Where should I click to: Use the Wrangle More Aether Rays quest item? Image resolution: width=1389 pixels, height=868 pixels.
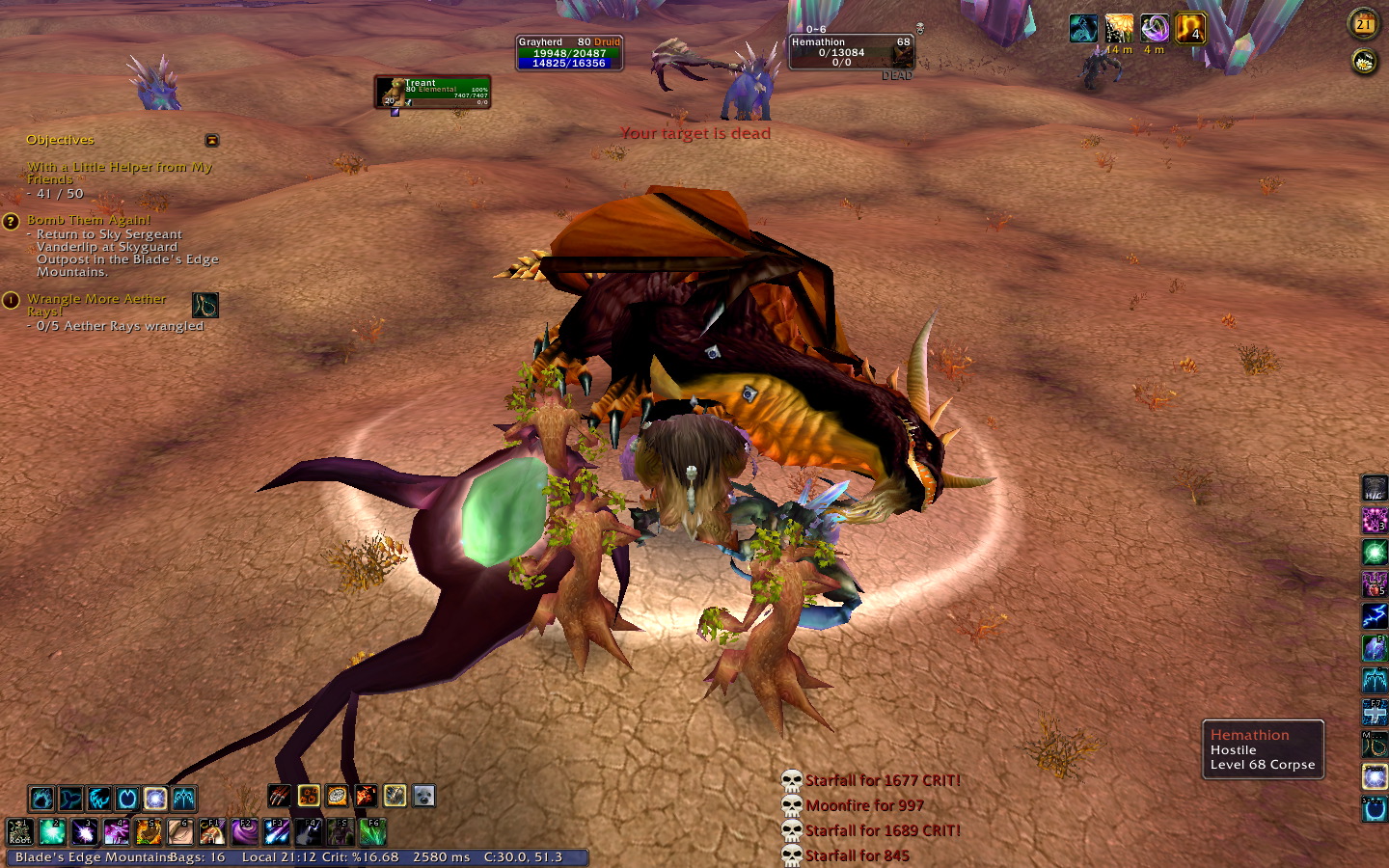tap(205, 306)
